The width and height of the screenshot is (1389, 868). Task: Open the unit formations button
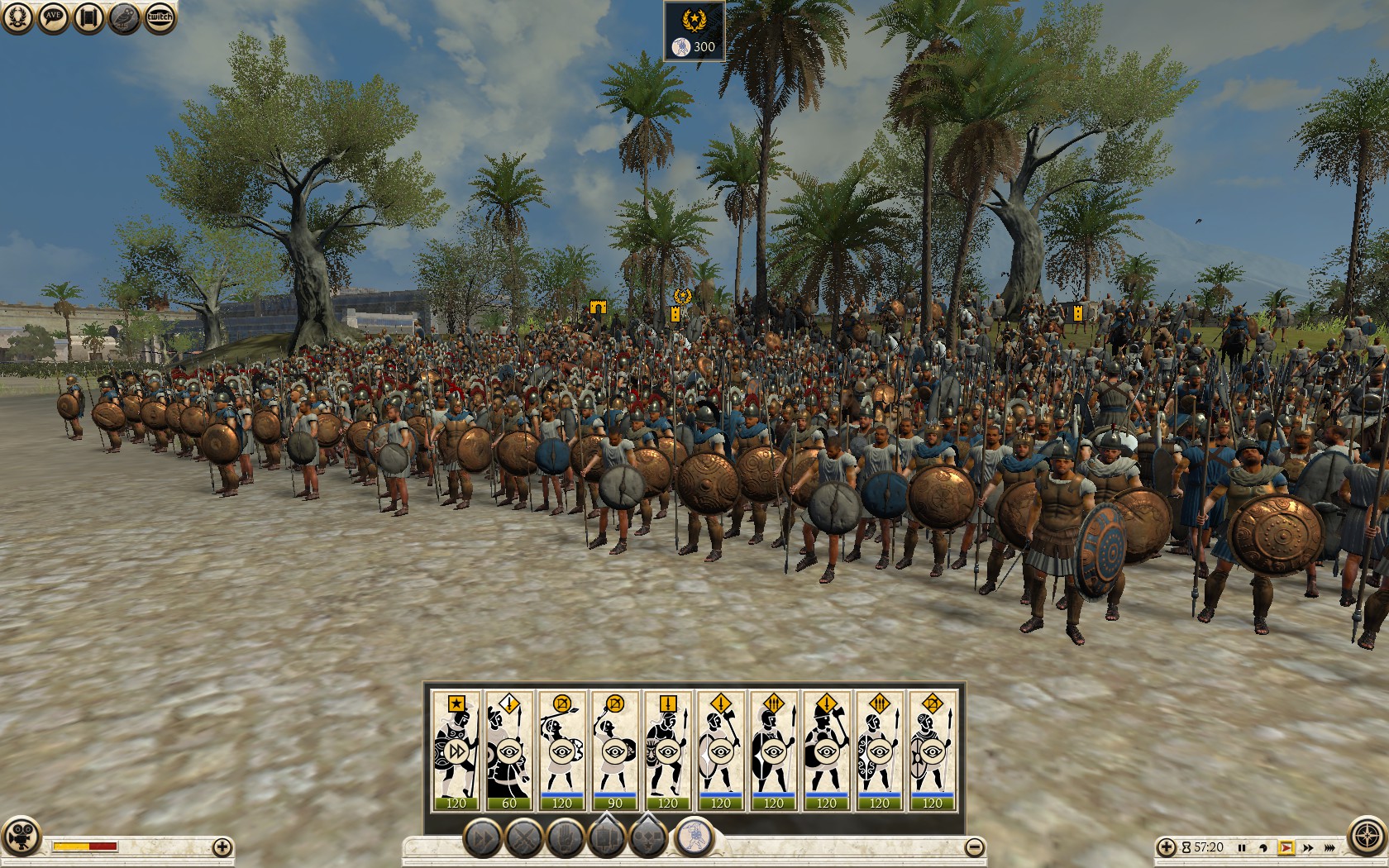[607, 839]
